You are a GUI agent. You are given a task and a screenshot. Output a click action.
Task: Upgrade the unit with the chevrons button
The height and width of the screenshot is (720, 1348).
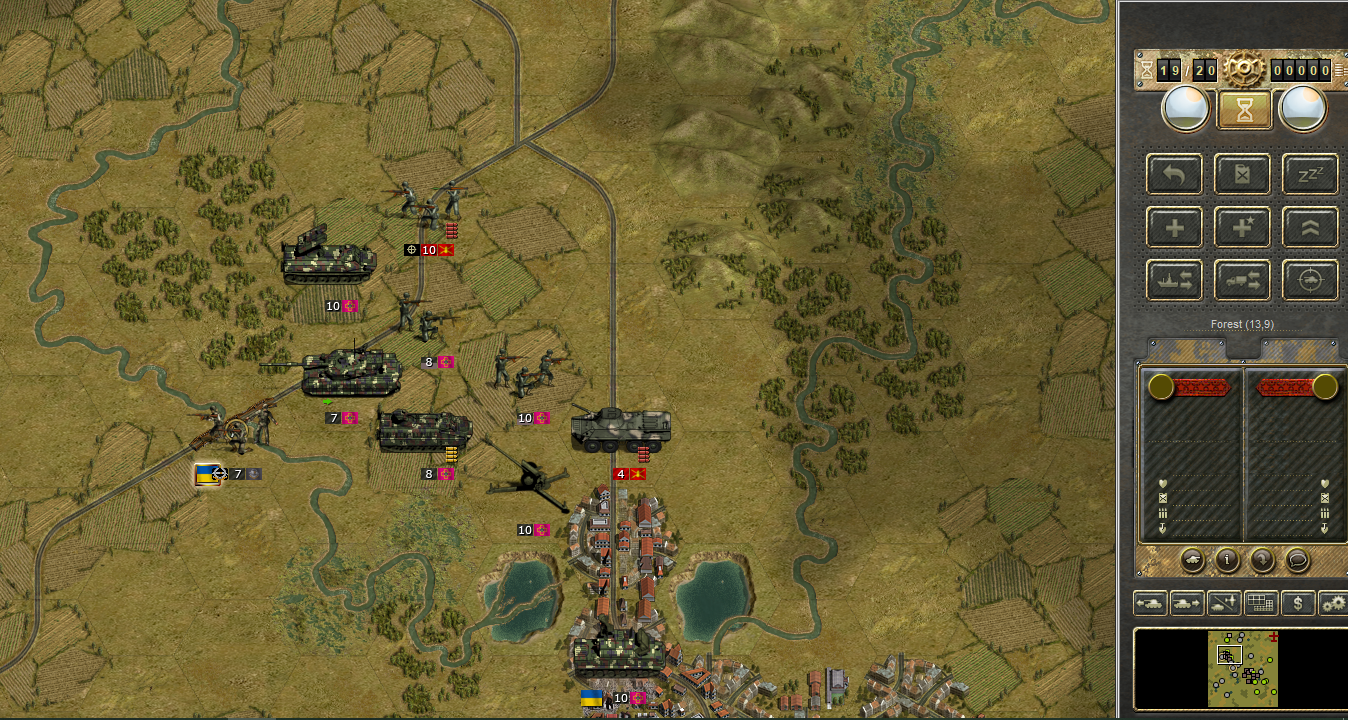(1310, 228)
